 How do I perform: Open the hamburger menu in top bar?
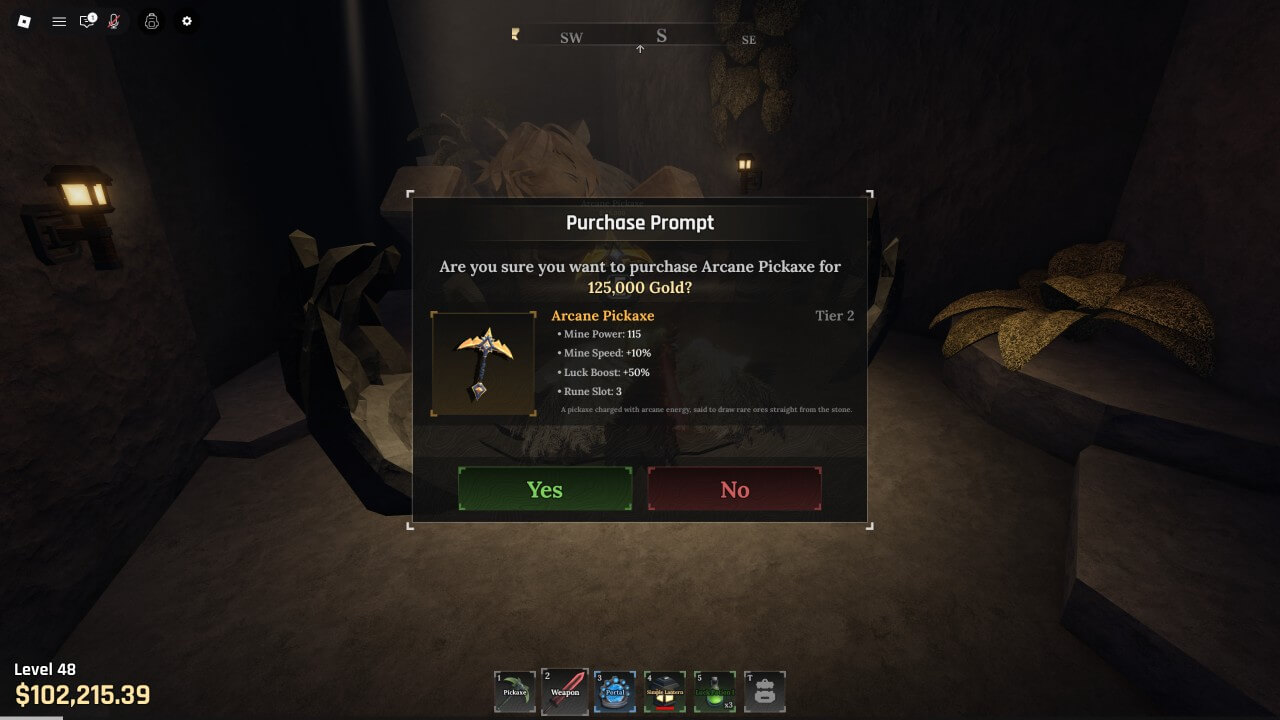pyautogui.click(x=59, y=21)
